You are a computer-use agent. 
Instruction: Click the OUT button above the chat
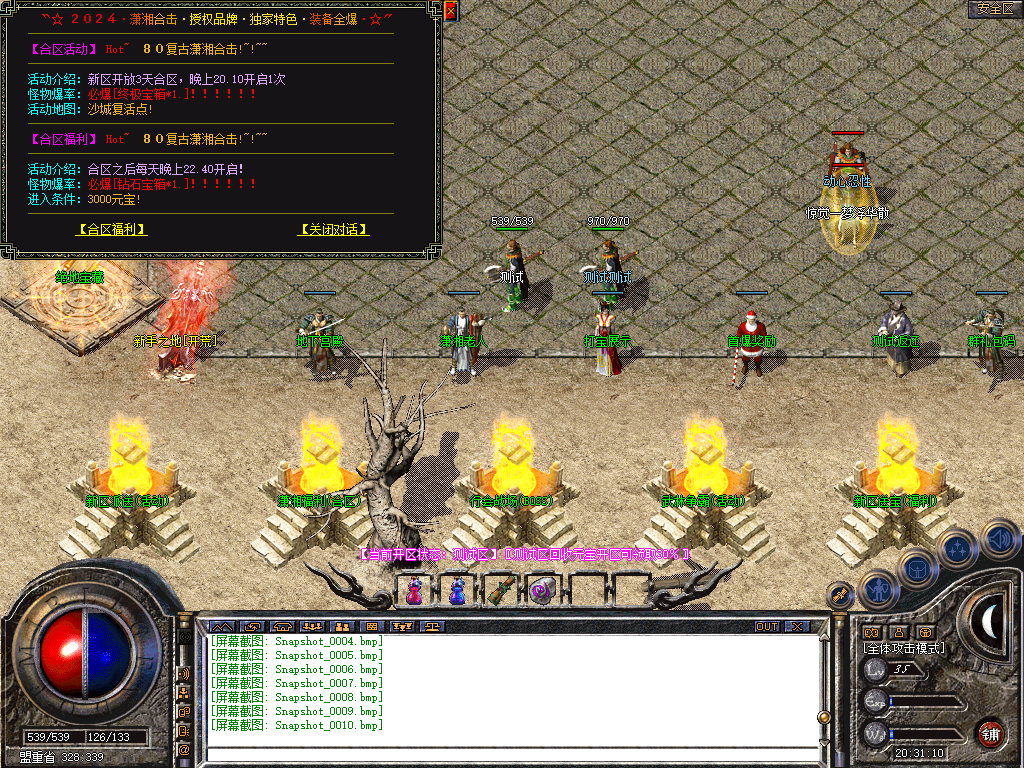[x=767, y=626]
